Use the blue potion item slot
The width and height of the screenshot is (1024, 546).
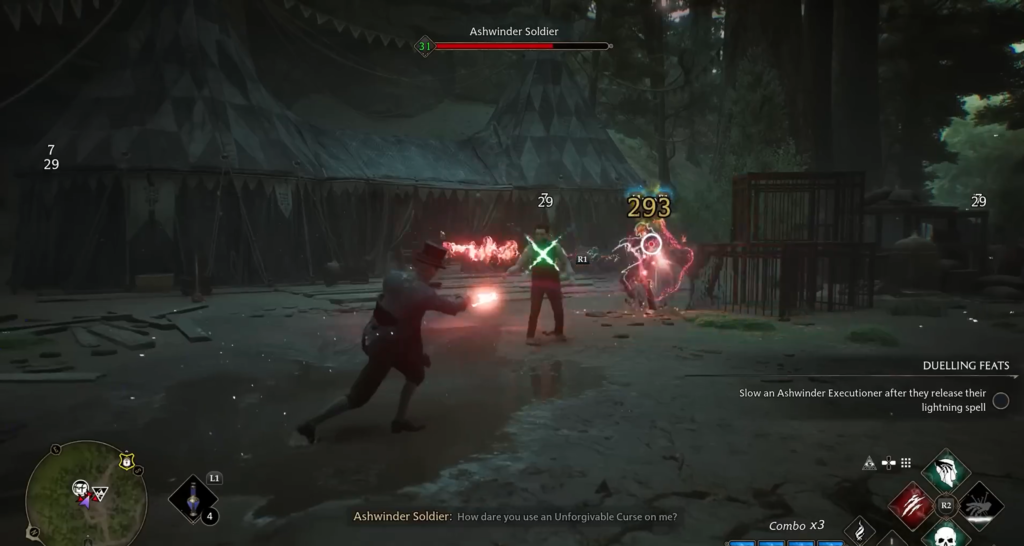coord(191,497)
